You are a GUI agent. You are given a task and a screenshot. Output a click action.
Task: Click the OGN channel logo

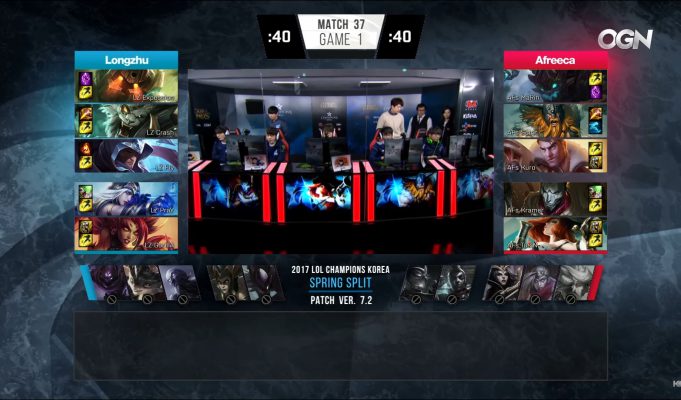(x=625, y=39)
